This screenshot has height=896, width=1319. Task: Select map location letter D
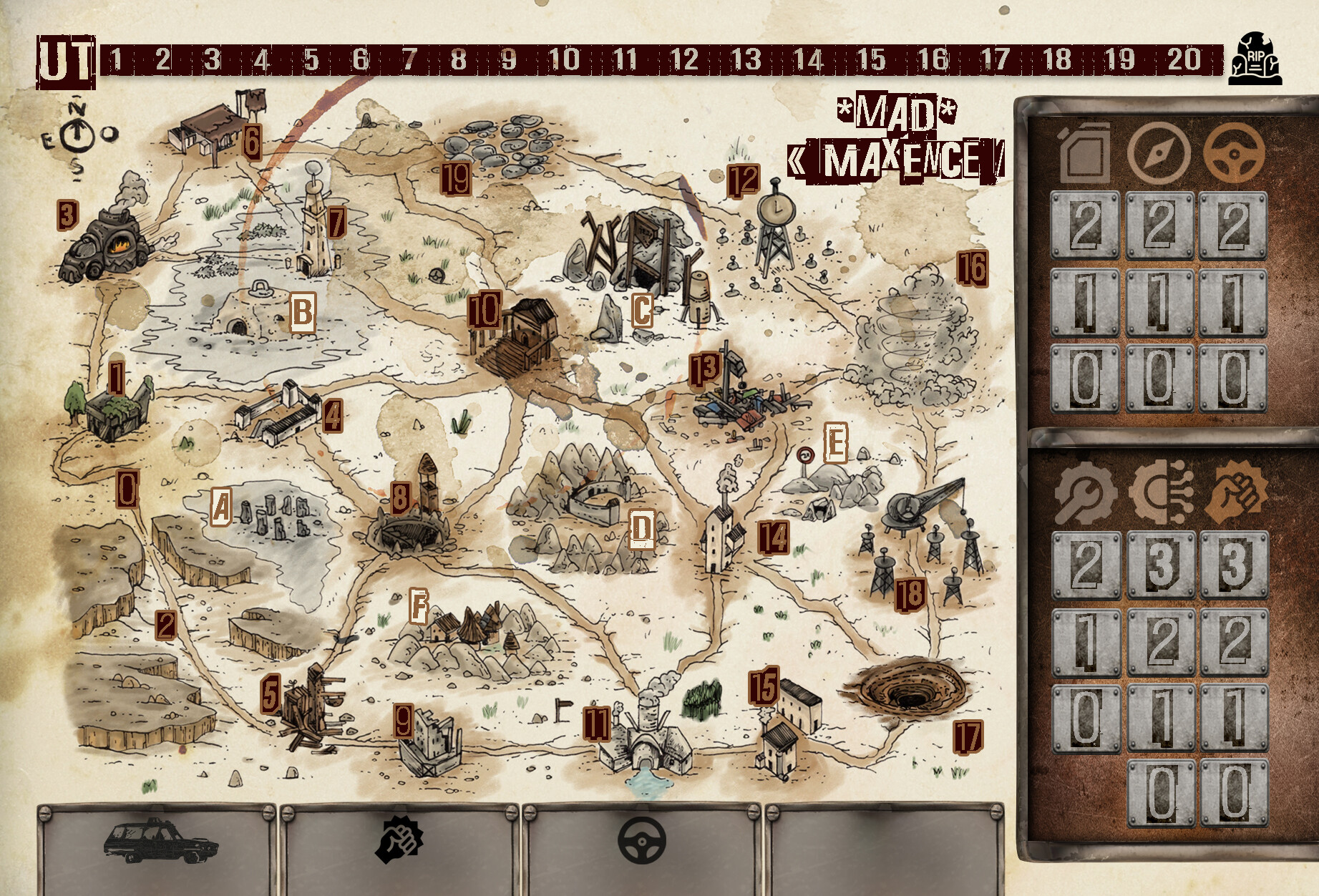642,530
